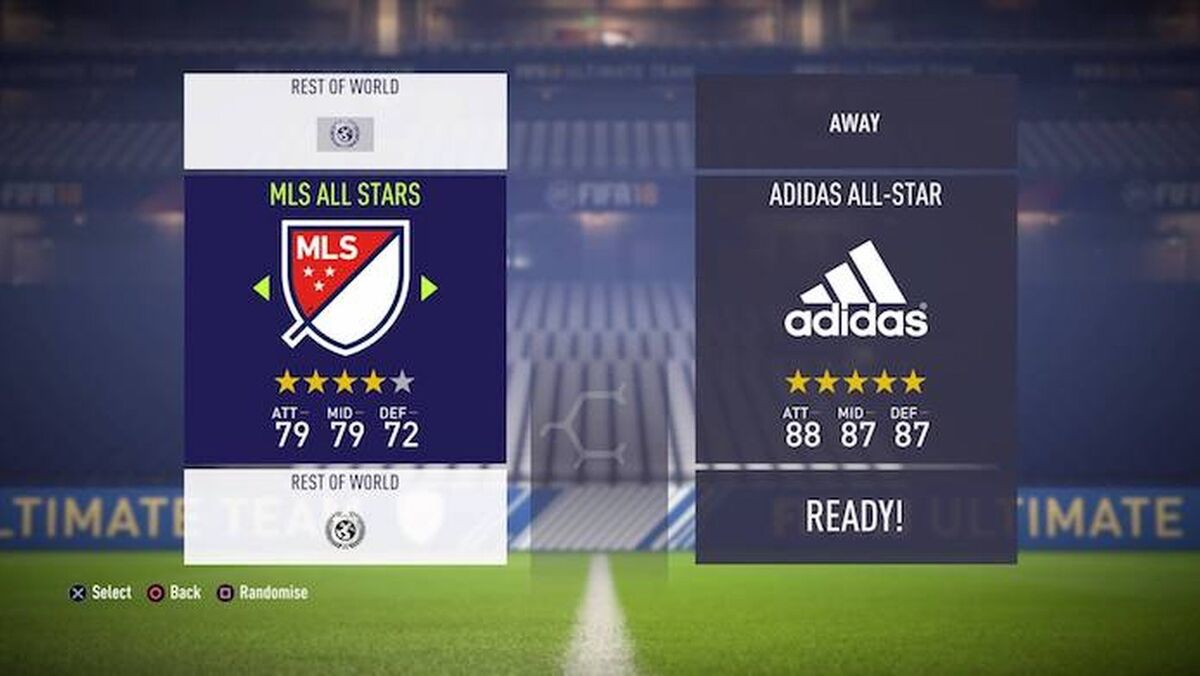Choose the upper Rest of World league panel
Viewport: 1200px width, 676px height.
coord(345,120)
